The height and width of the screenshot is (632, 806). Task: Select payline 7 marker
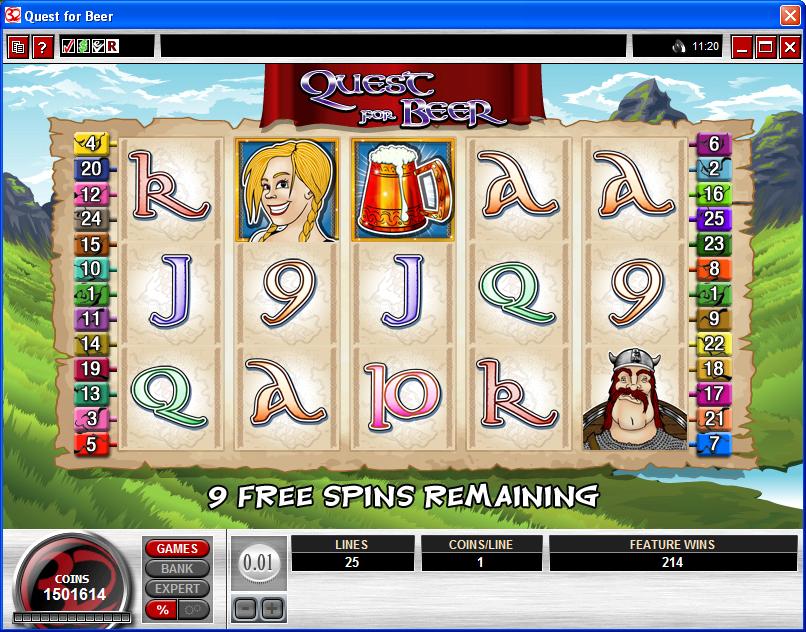tap(714, 444)
